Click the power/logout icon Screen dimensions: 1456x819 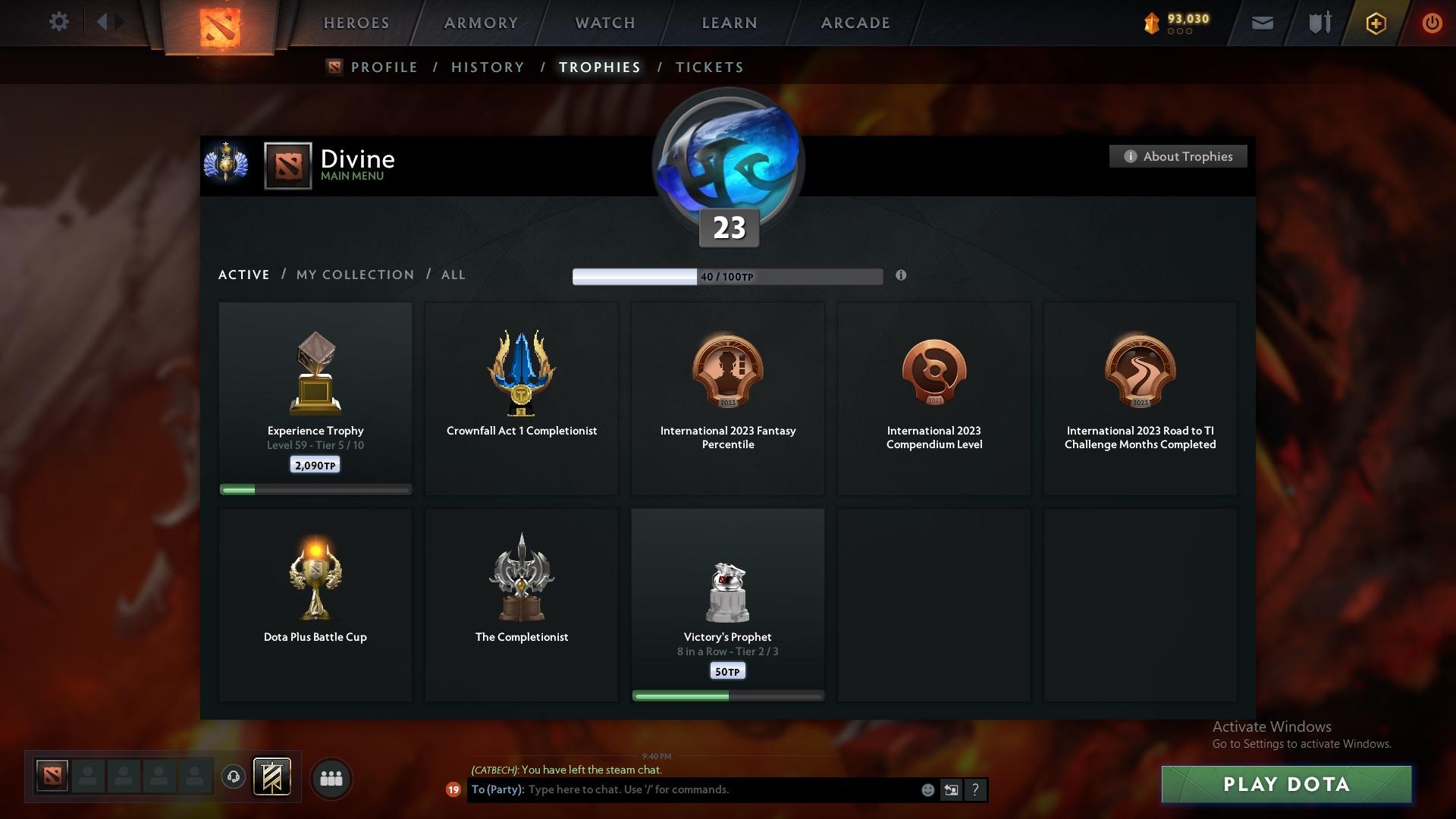tap(1432, 22)
